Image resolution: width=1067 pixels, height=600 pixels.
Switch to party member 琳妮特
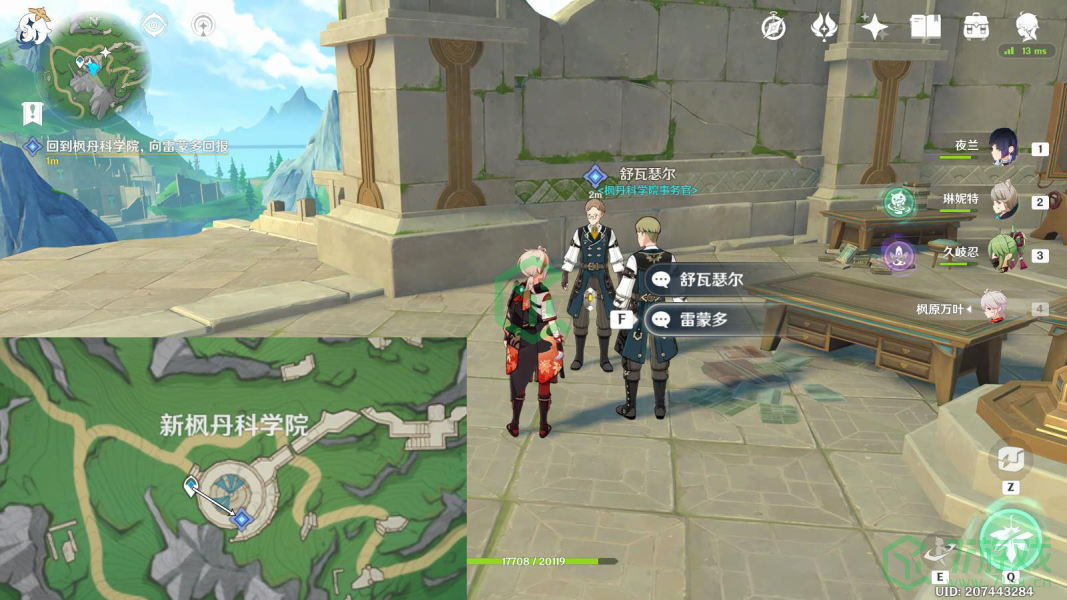coord(1003,200)
